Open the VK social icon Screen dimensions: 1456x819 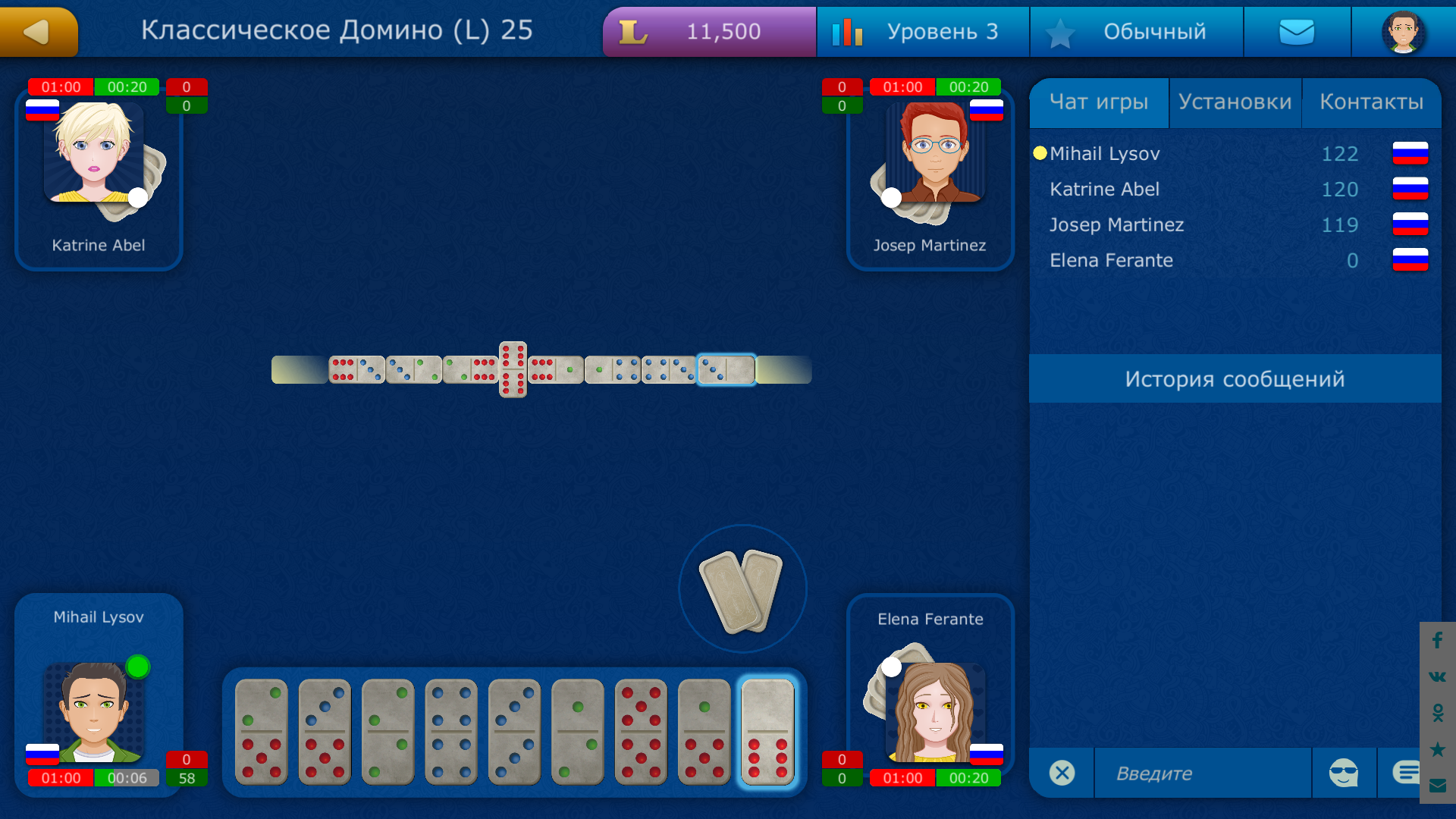1436,677
